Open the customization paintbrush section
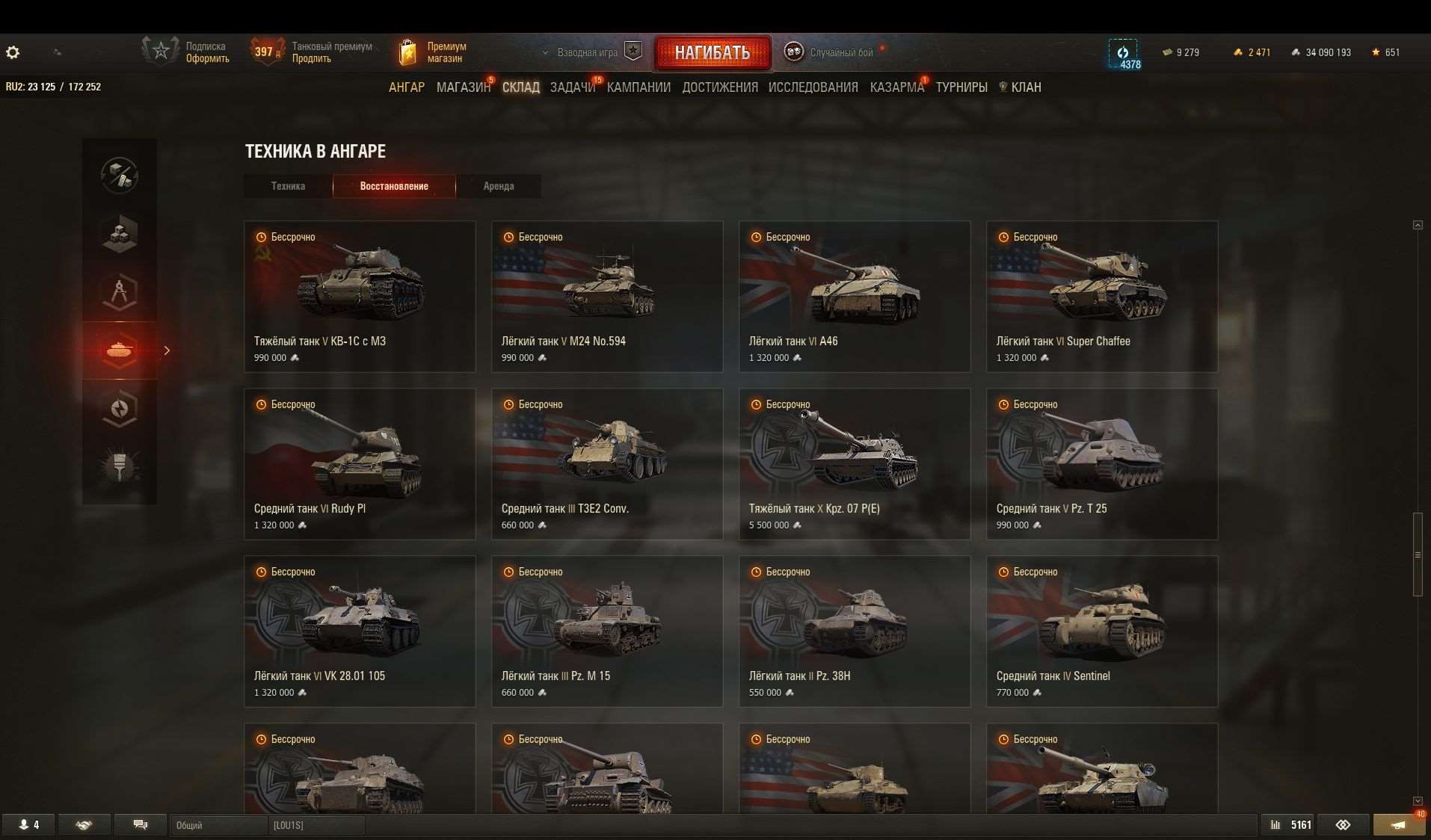The height and width of the screenshot is (840, 1431). point(120,467)
